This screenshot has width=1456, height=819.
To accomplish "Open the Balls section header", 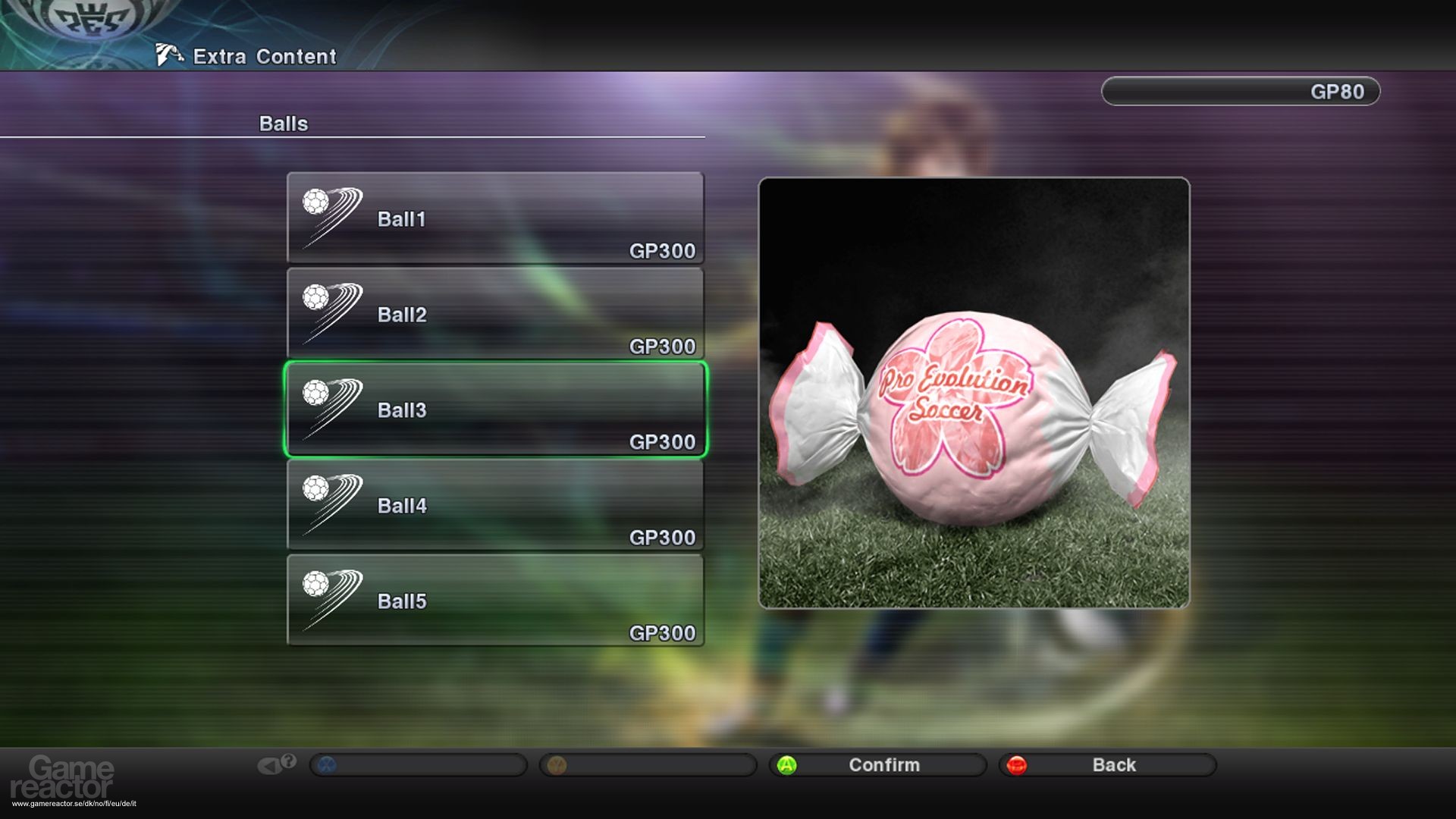I will point(283,123).
